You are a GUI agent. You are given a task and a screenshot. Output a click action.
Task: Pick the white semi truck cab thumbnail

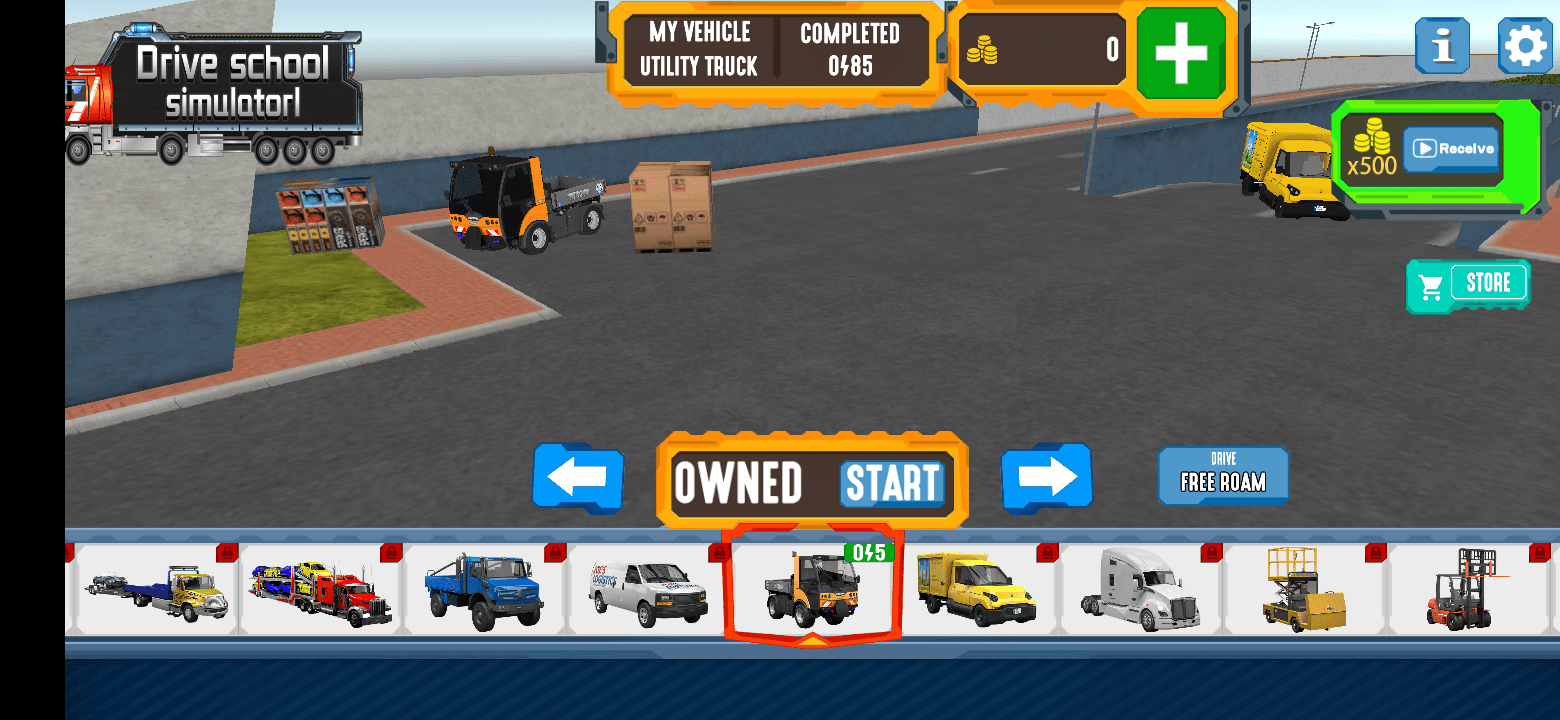click(x=1140, y=590)
